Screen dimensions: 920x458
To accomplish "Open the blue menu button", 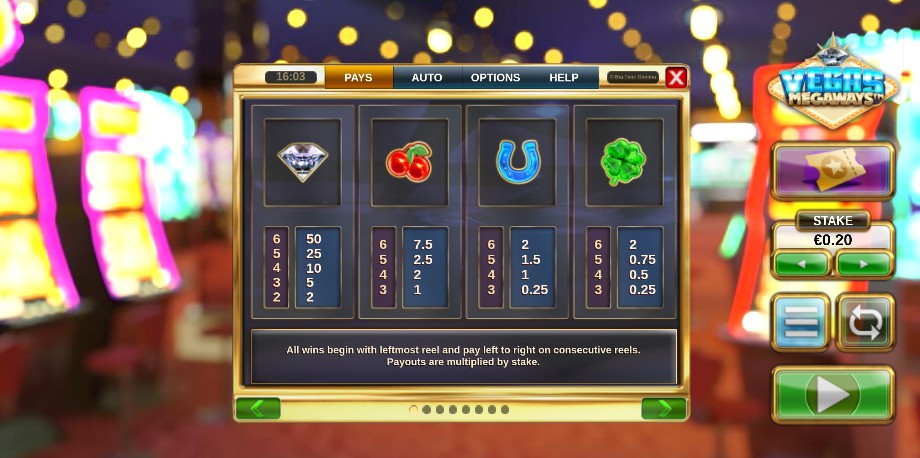I will click(800, 322).
